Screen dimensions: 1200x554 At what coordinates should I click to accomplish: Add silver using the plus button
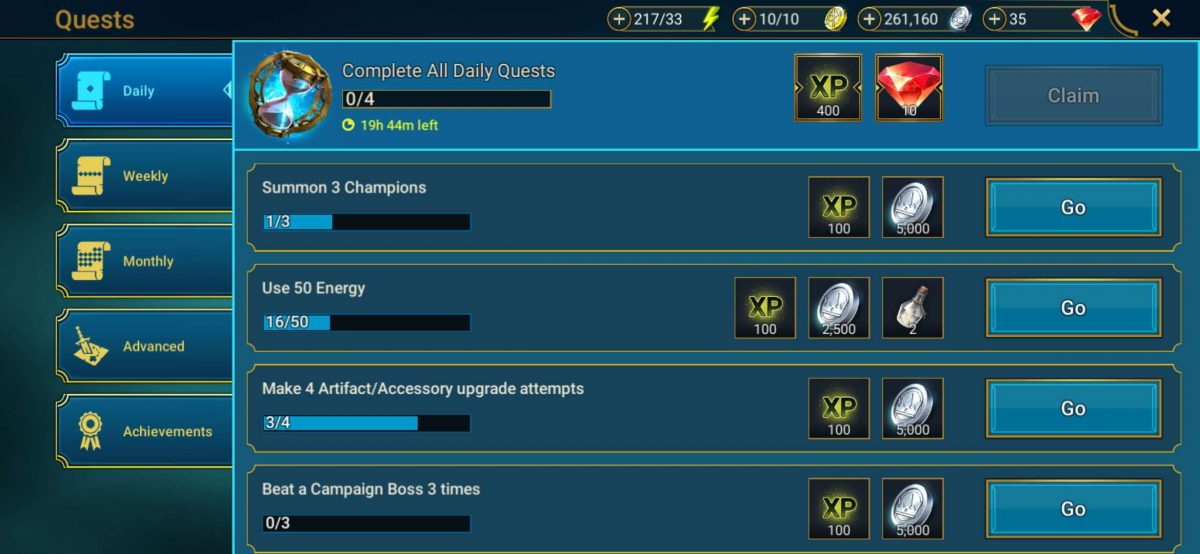pos(870,19)
